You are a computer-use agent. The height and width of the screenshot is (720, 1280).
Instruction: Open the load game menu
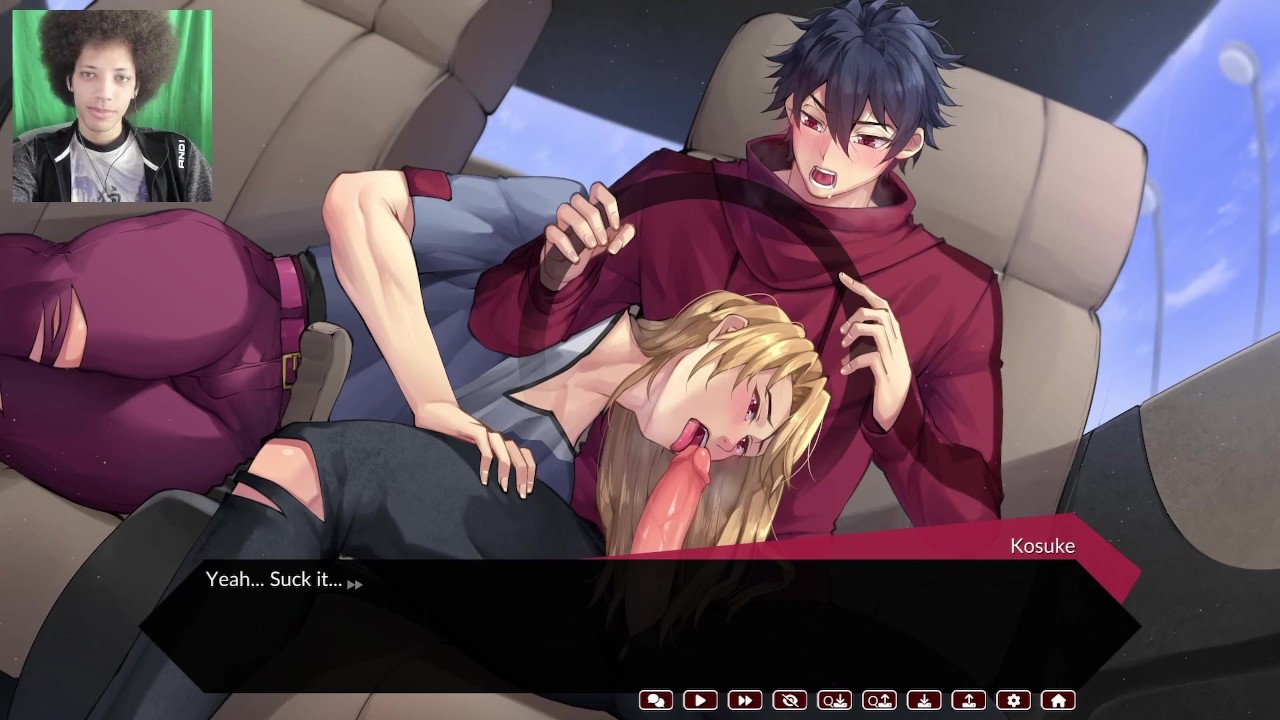click(x=969, y=701)
